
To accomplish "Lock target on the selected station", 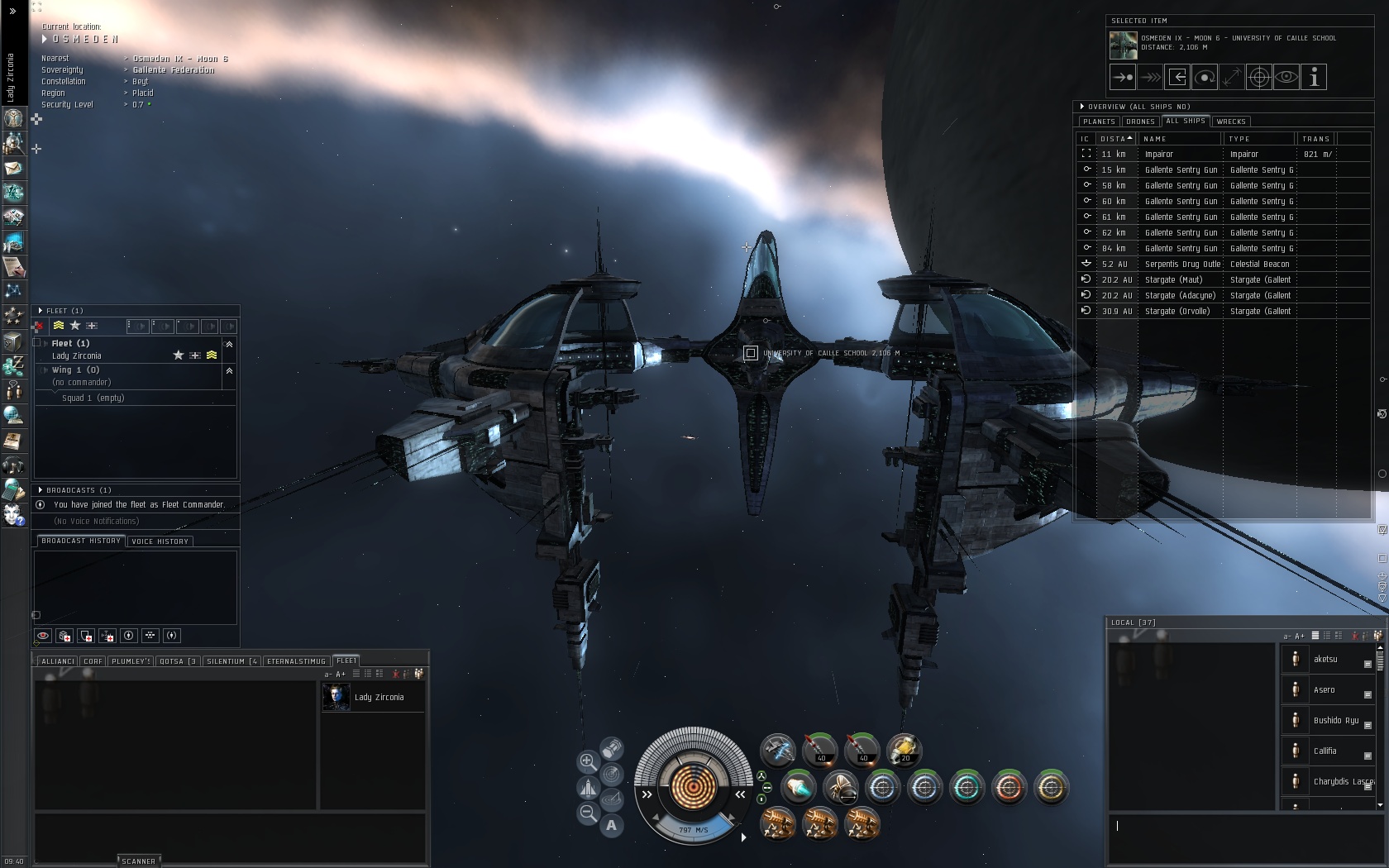I will tap(1259, 78).
